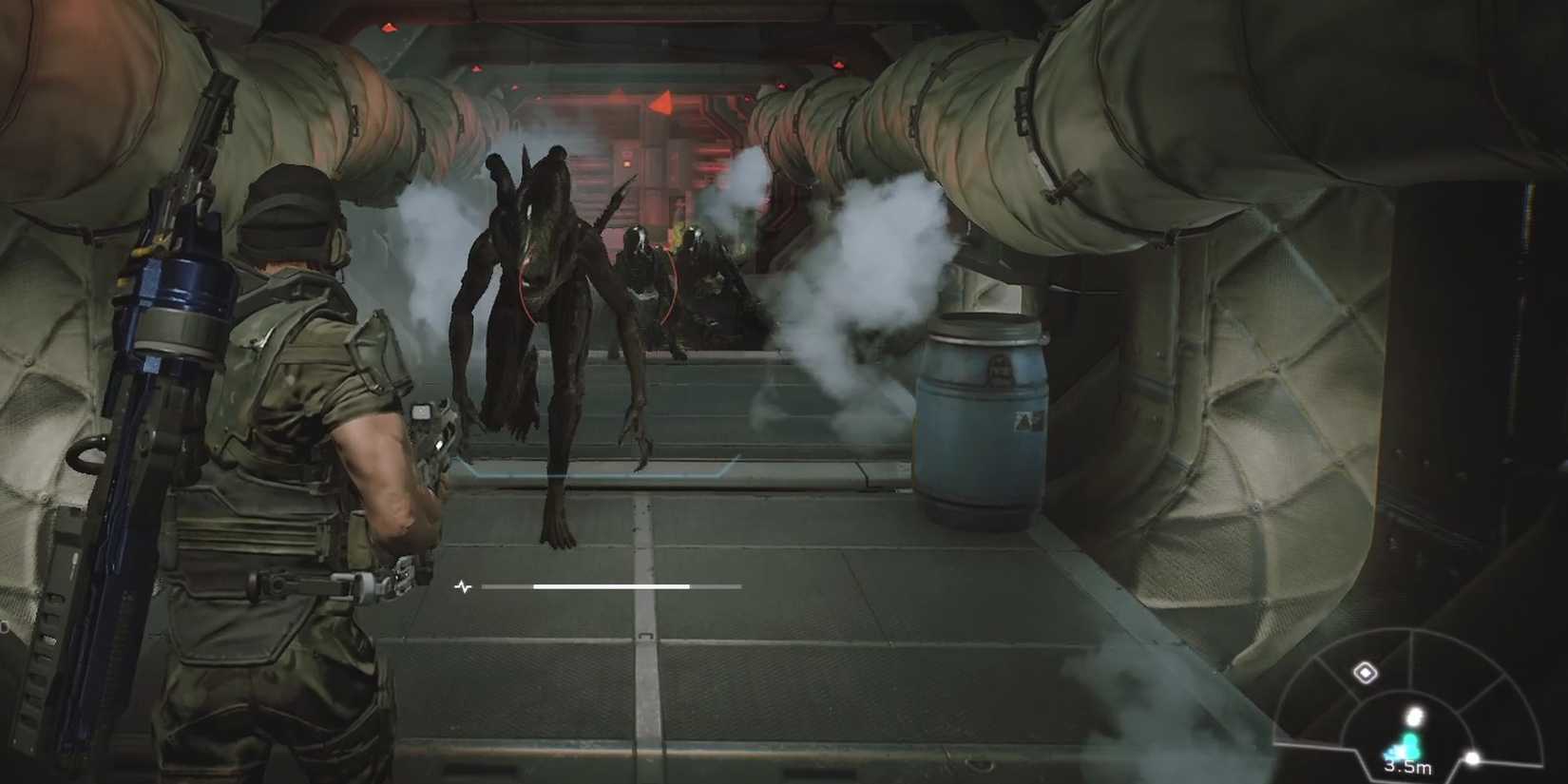1568x784 pixels.
Task: Select the 3.5m distance indicator
Action: 1408,768
